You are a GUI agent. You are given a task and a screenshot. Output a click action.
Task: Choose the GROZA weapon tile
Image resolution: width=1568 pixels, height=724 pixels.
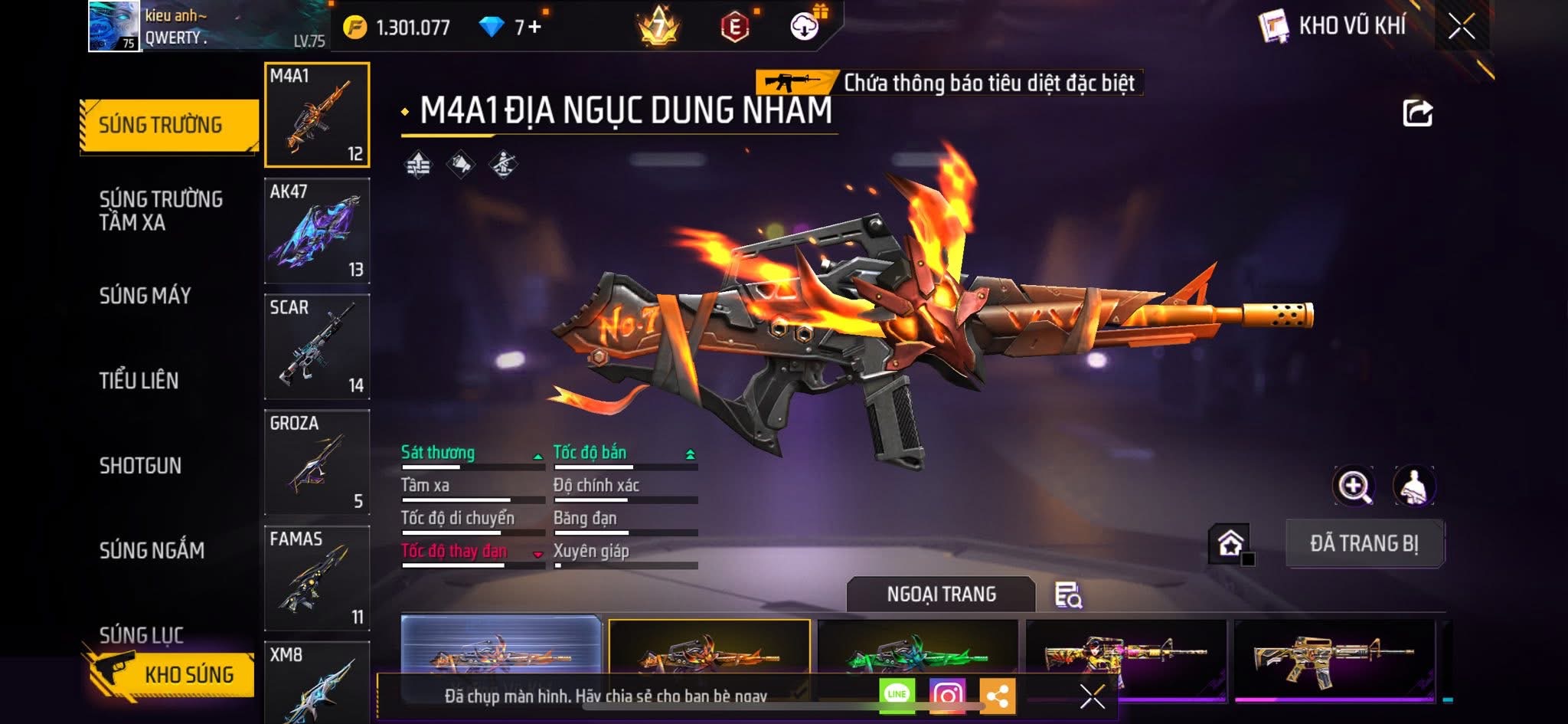click(317, 462)
